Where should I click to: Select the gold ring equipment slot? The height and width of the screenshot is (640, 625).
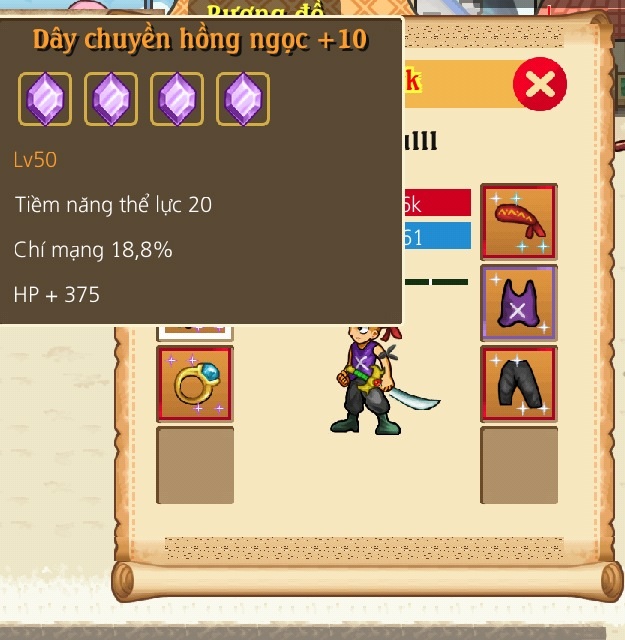point(195,384)
